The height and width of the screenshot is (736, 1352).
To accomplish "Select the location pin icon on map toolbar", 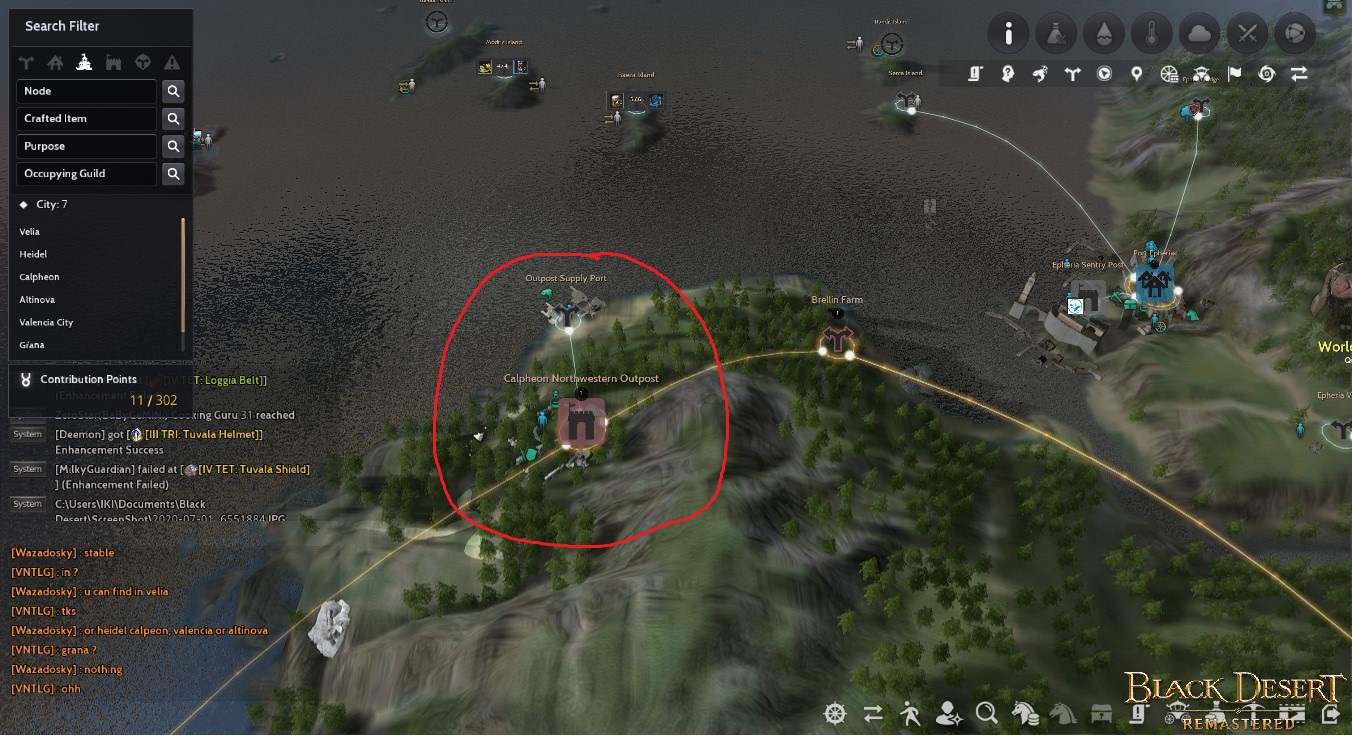I will 1136,74.
